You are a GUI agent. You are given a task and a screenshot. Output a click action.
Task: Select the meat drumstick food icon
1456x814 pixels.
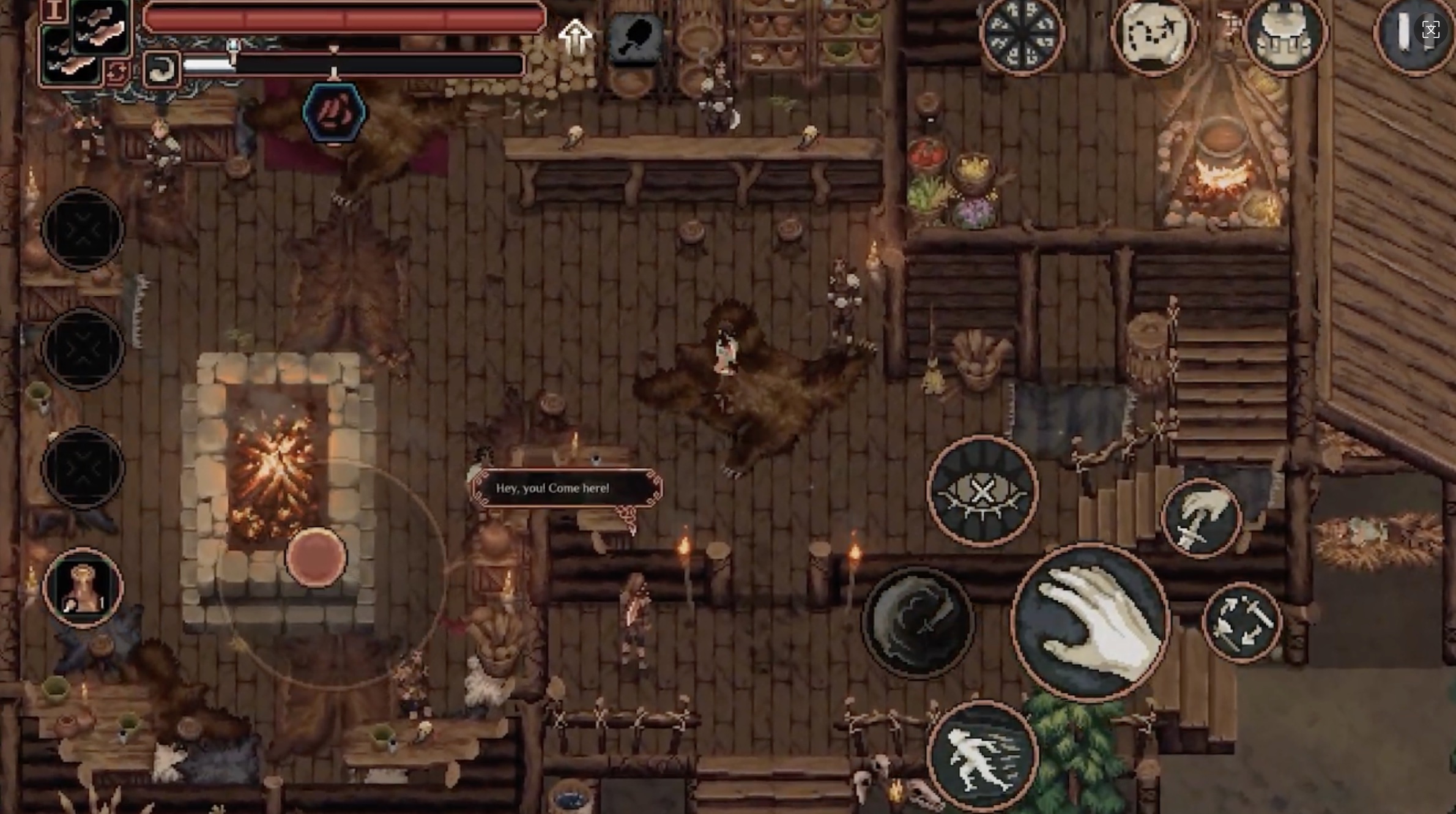pos(636,38)
